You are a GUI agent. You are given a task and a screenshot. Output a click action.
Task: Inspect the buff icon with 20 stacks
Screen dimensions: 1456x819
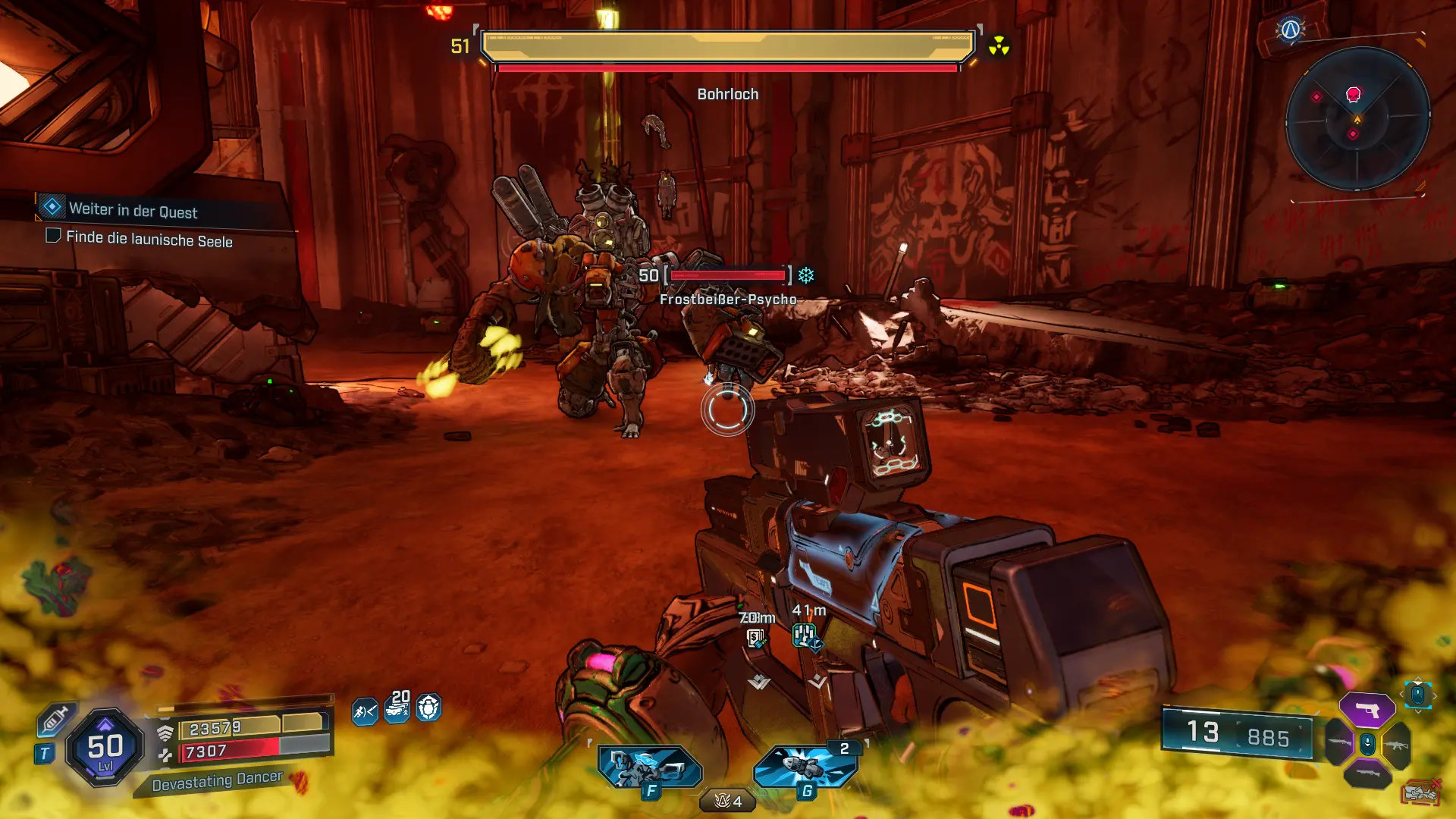coord(397,708)
